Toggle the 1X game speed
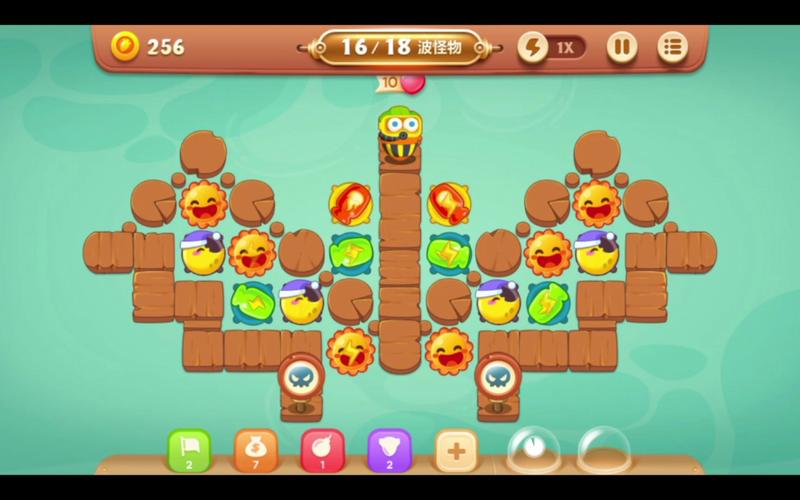The height and width of the screenshot is (500, 800). tap(551, 47)
